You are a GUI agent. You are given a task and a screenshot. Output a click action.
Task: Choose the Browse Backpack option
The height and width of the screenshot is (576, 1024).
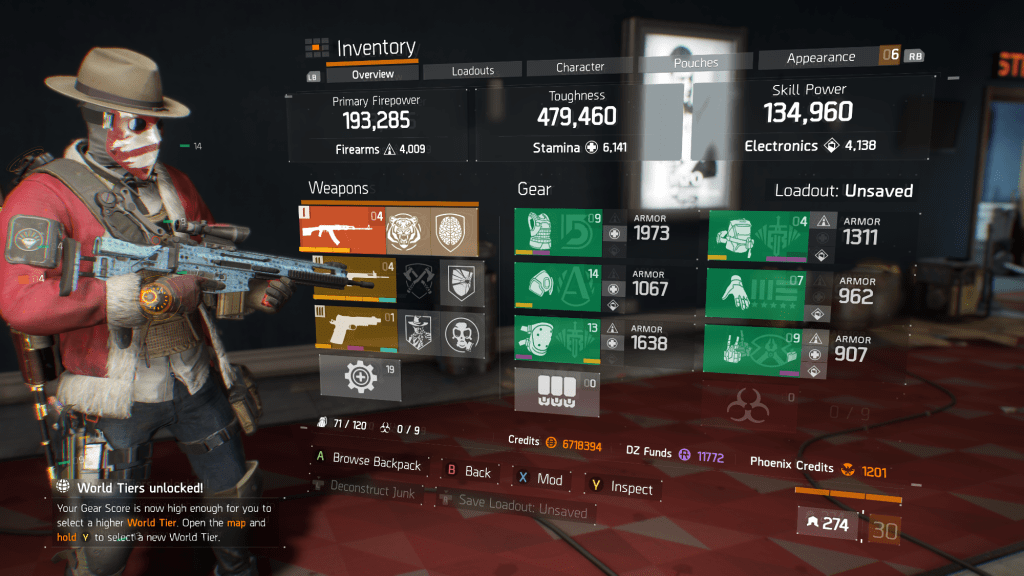(x=376, y=463)
